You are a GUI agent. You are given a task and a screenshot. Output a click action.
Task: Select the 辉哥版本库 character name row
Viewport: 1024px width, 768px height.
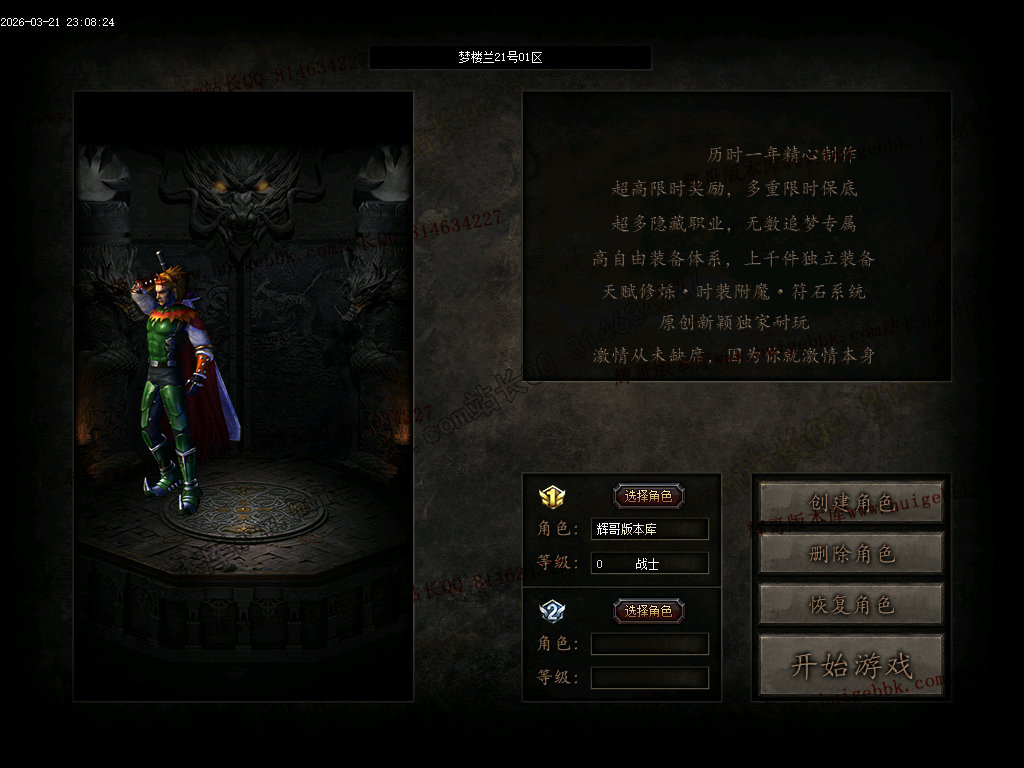click(x=649, y=529)
